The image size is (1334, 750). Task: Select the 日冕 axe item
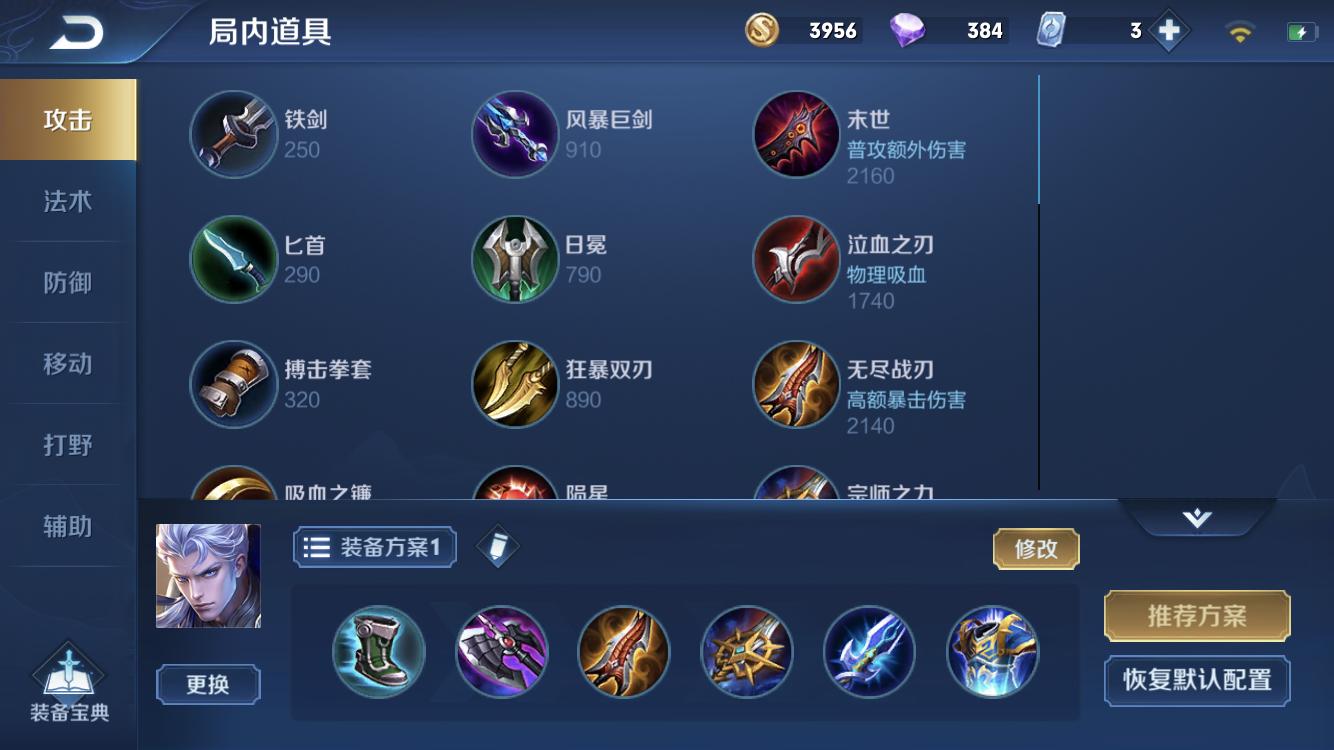(x=515, y=258)
